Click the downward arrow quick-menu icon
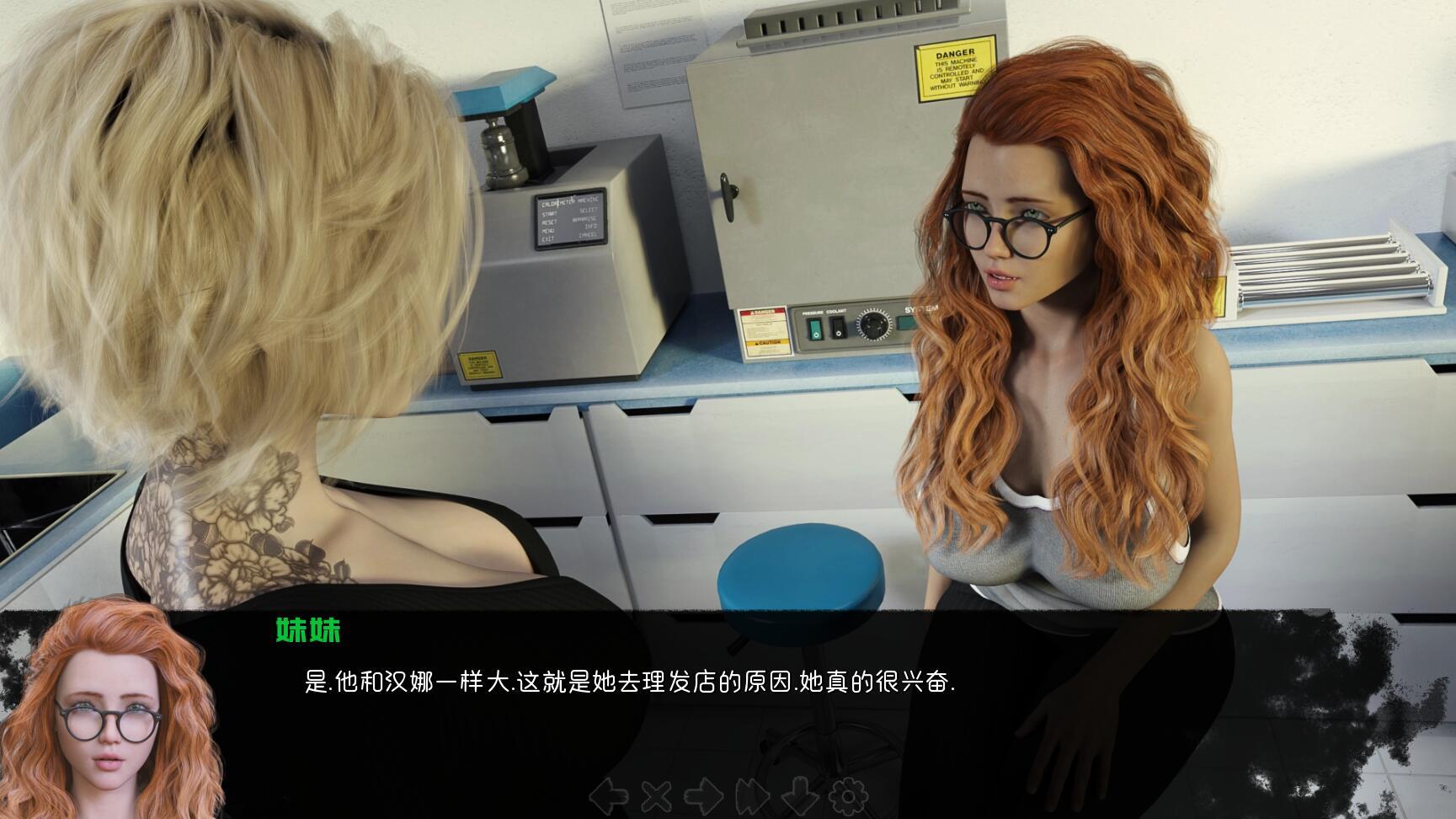This screenshot has width=1456, height=819. click(x=801, y=795)
